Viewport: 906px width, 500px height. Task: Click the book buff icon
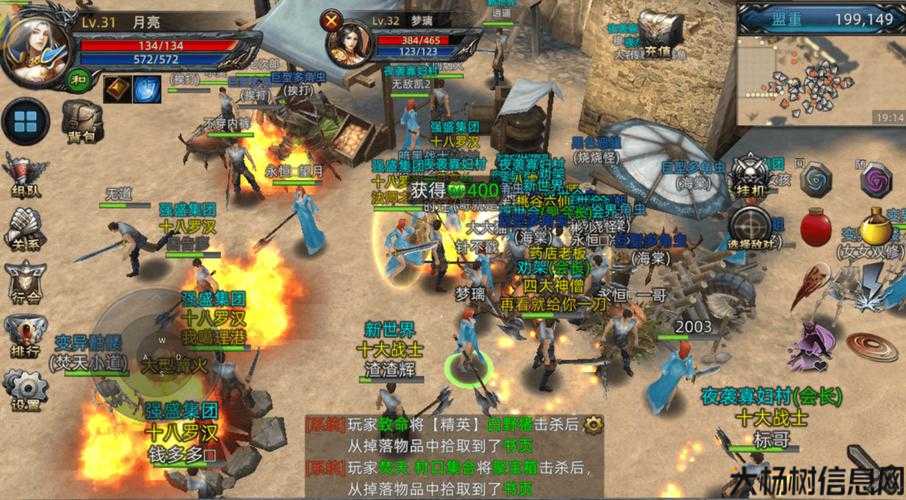117,88
